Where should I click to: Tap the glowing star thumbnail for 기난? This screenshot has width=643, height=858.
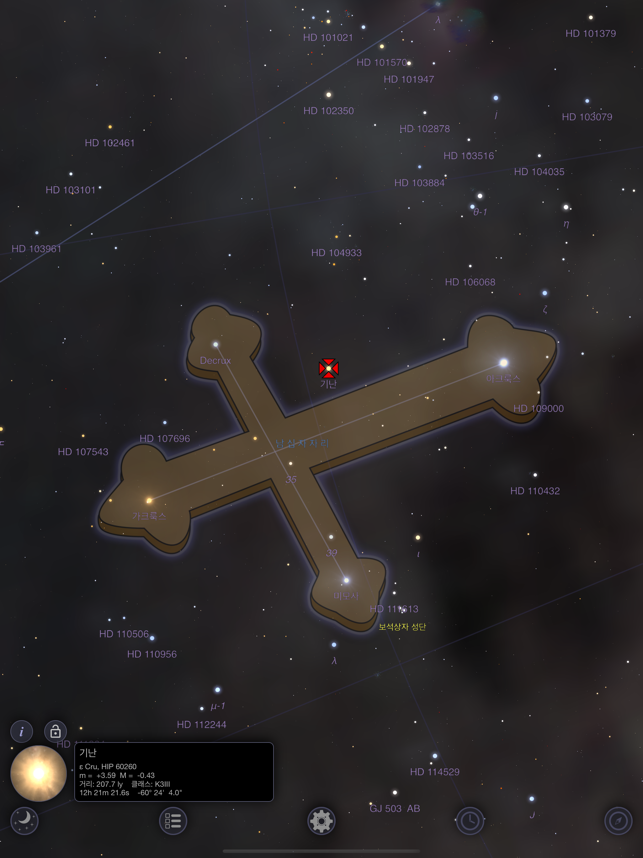(39, 773)
